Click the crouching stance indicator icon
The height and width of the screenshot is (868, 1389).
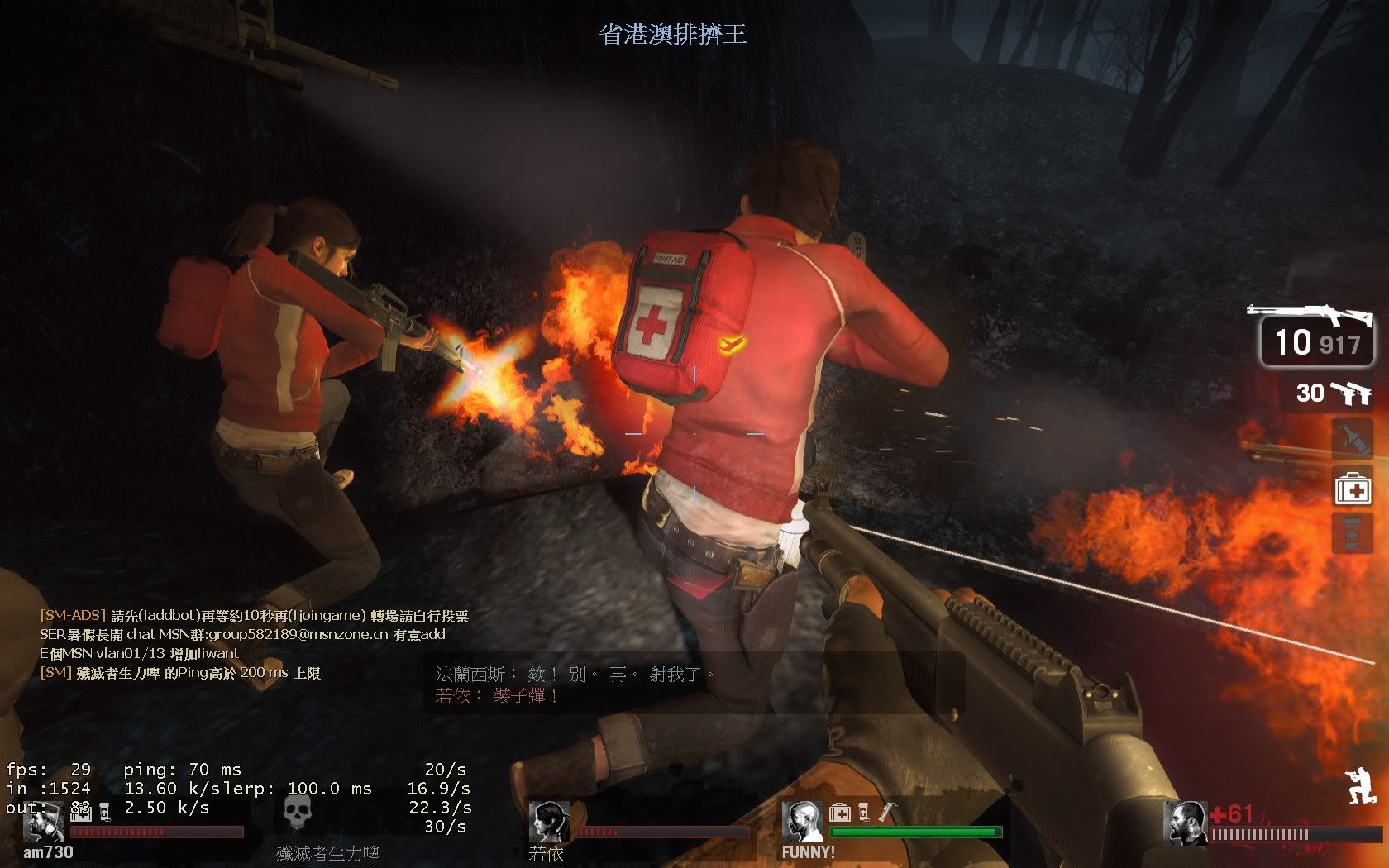[1358, 786]
